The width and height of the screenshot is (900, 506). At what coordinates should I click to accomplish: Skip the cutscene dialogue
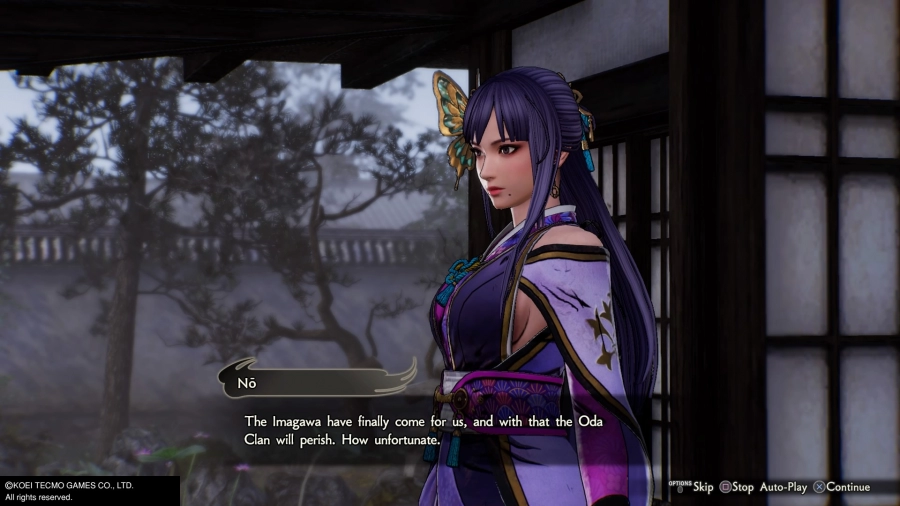click(697, 487)
